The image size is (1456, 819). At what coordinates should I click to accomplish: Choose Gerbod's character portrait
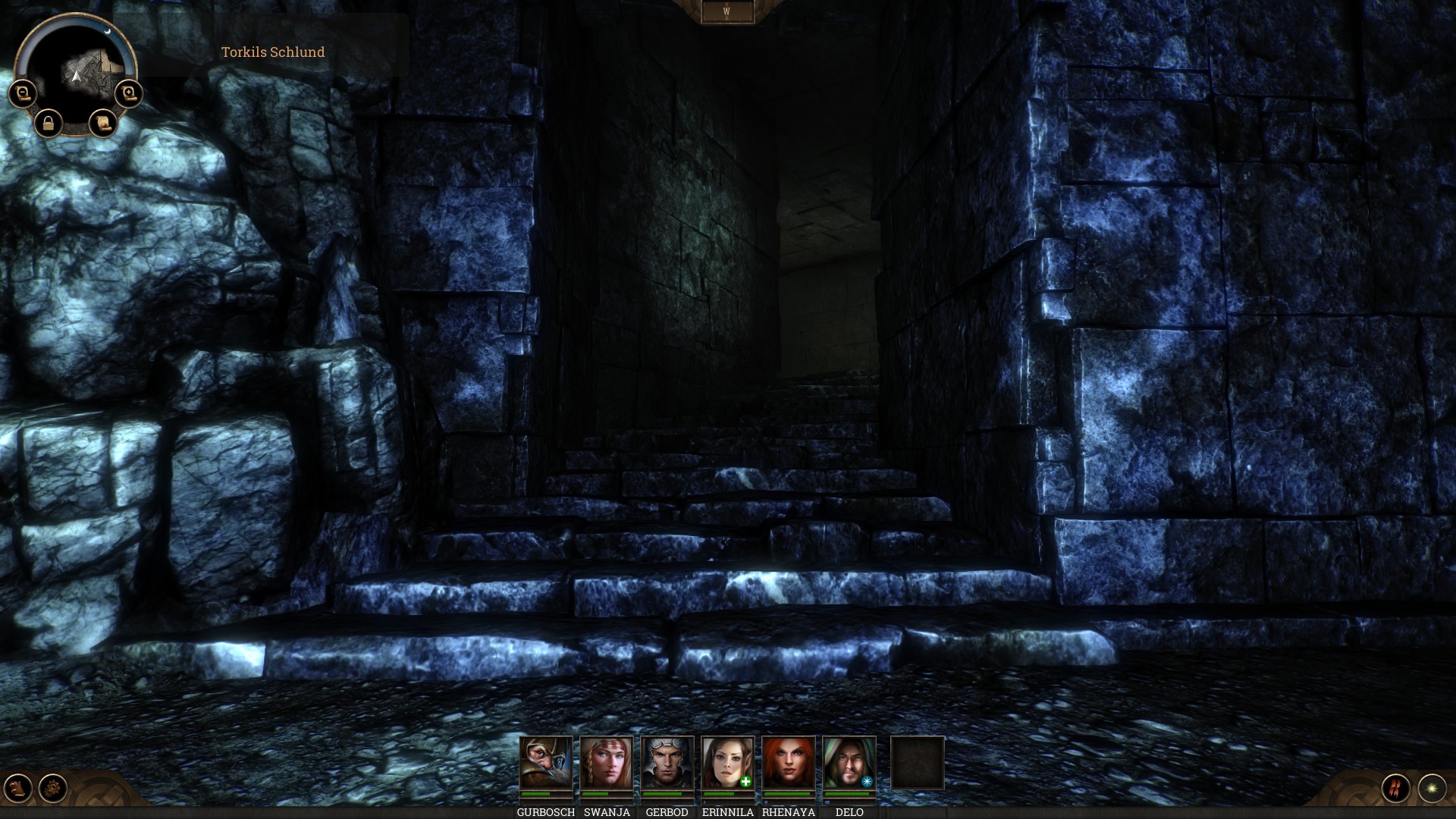667,763
